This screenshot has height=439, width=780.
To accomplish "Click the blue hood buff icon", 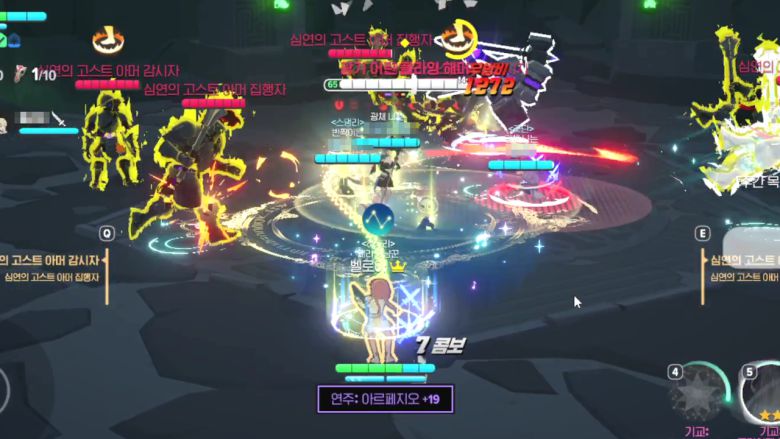I will pyautogui.click(x=16, y=40).
